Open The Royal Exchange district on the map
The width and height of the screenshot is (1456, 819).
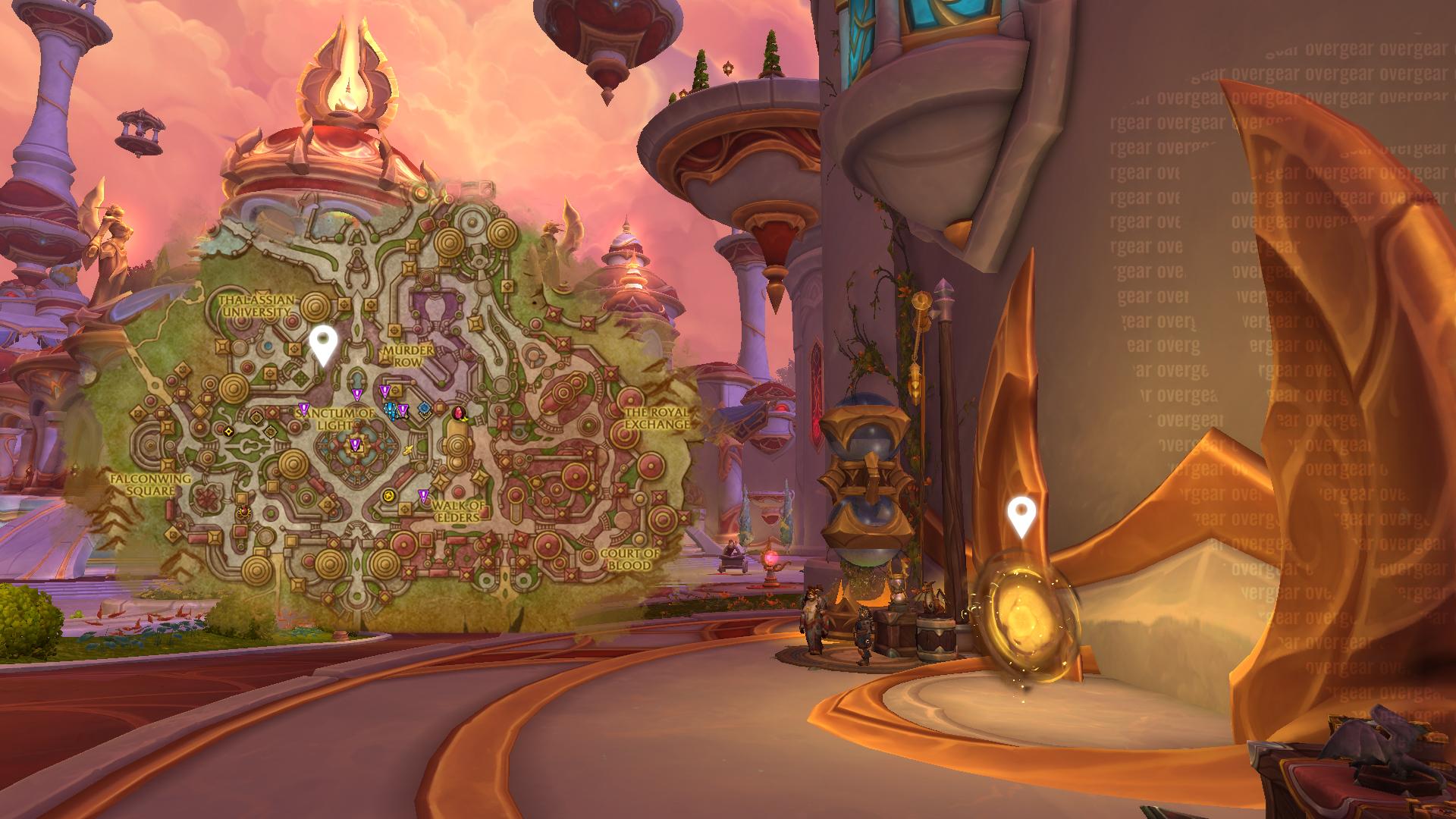657,418
